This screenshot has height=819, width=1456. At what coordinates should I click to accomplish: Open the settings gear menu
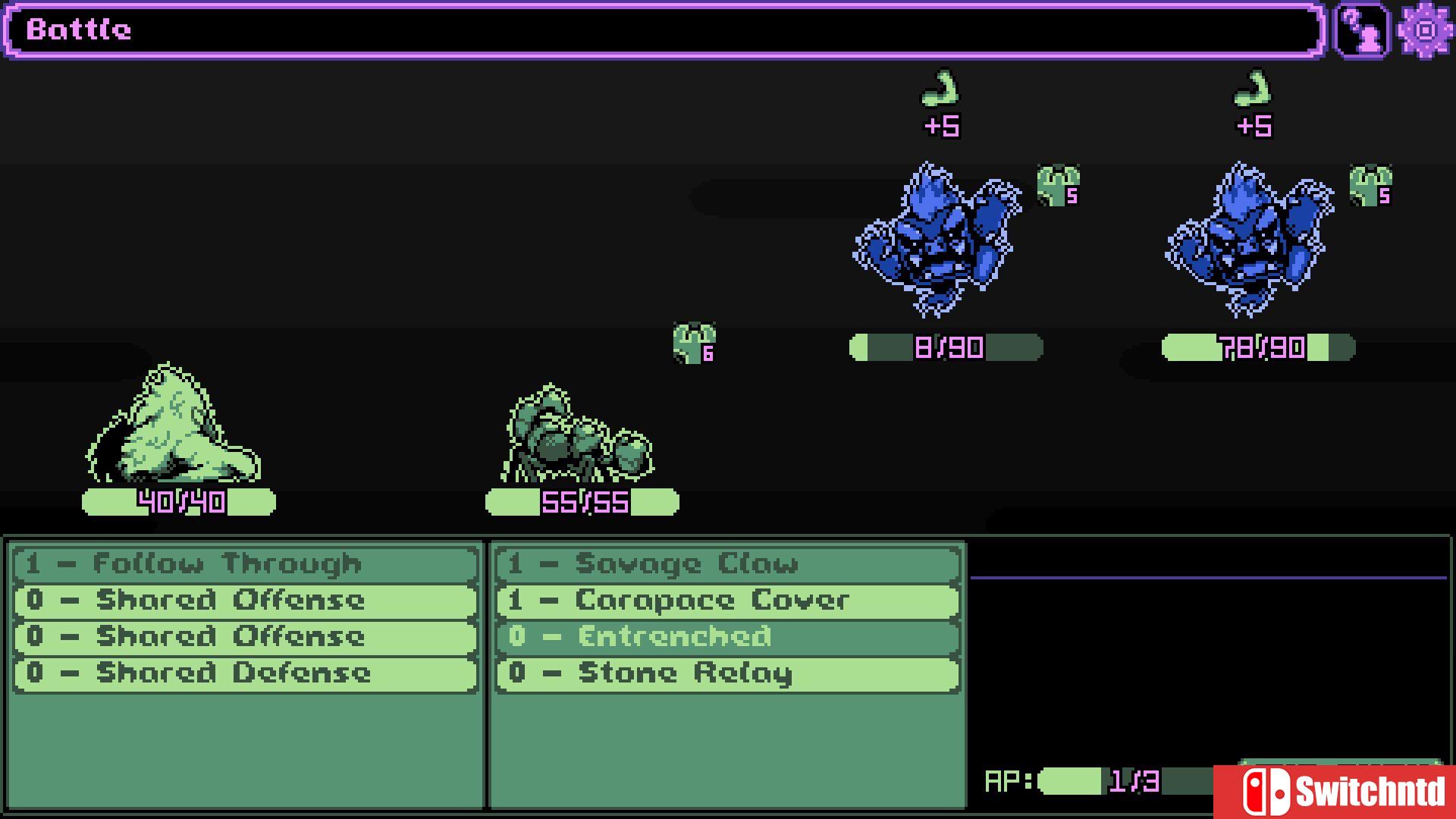[x=1426, y=30]
